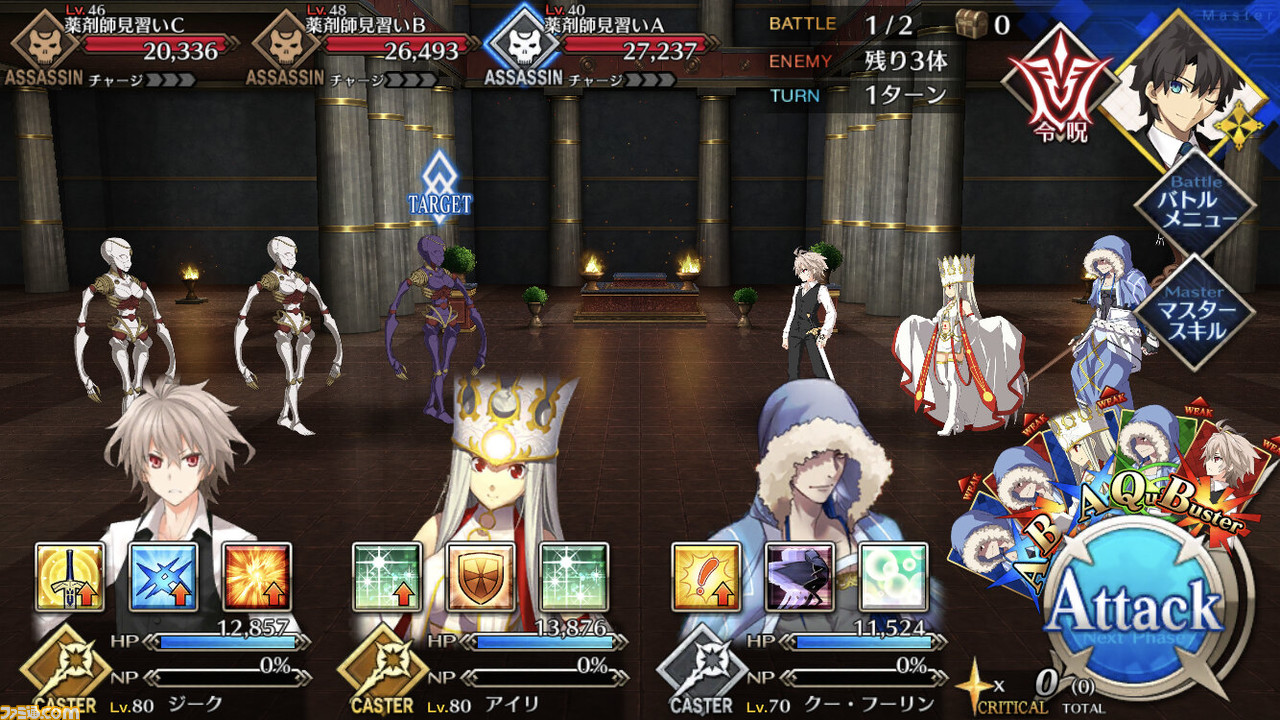The height and width of the screenshot is (720, 1280).
Task: Activate Cu Chulainn's yellow exclamation skill
Action: [x=705, y=577]
